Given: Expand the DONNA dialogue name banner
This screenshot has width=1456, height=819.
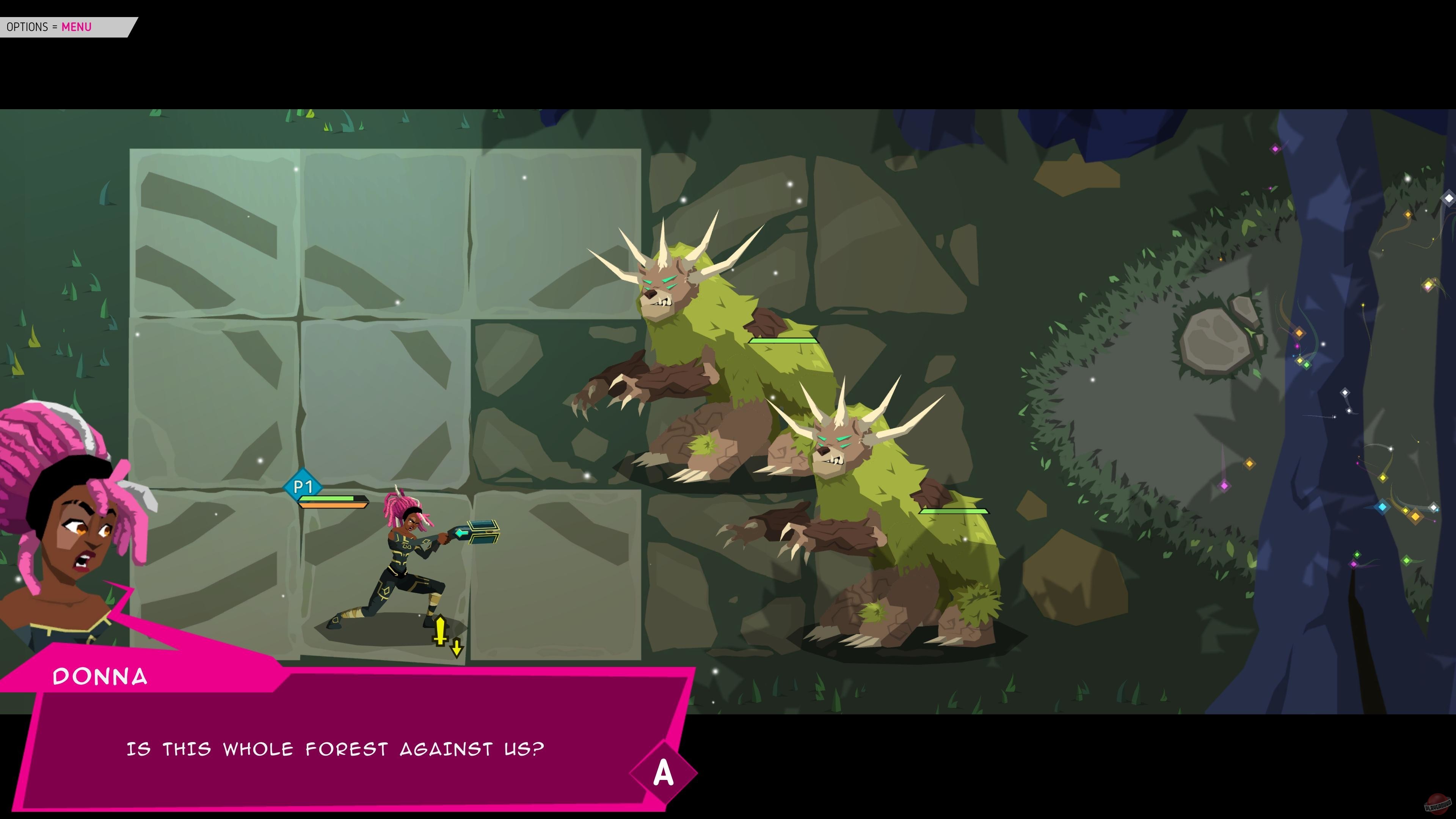Looking at the screenshot, I should 100,676.
